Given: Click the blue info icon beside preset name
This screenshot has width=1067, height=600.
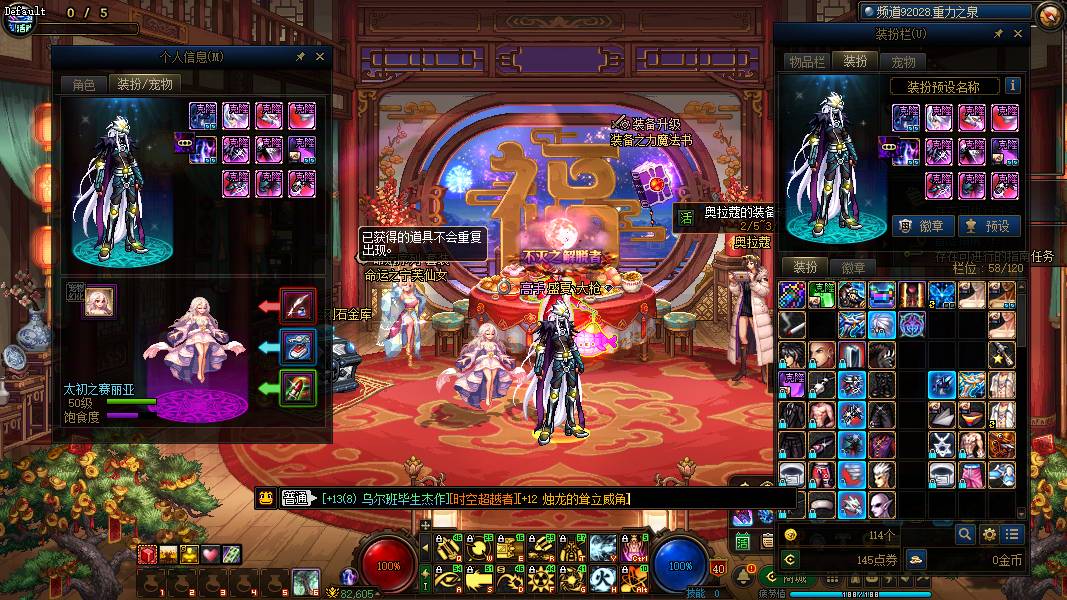Looking at the screenshot, I should coord(1012,86).
